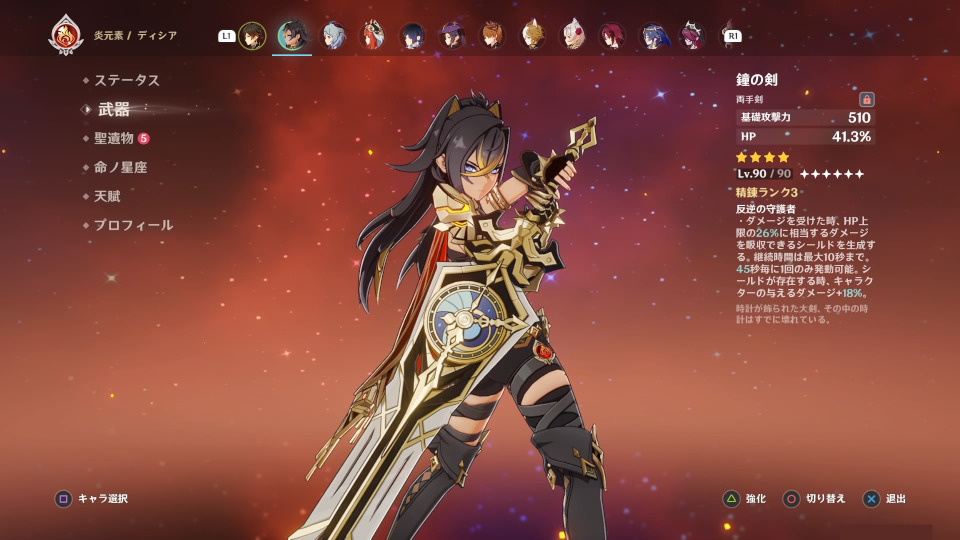The width and height of the screenshot is (960, 540).
Task: Toggle the weapon lock icon
Action: [x=867, y=99]
